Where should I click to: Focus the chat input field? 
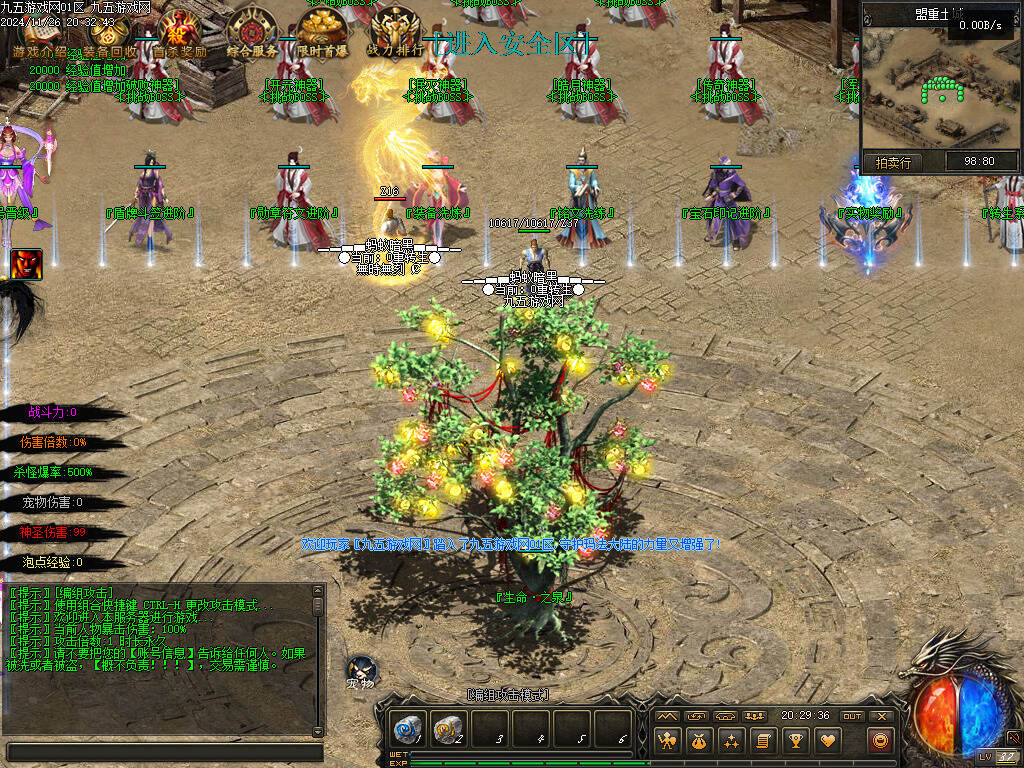pyautogui.click(x=165, y=752)
